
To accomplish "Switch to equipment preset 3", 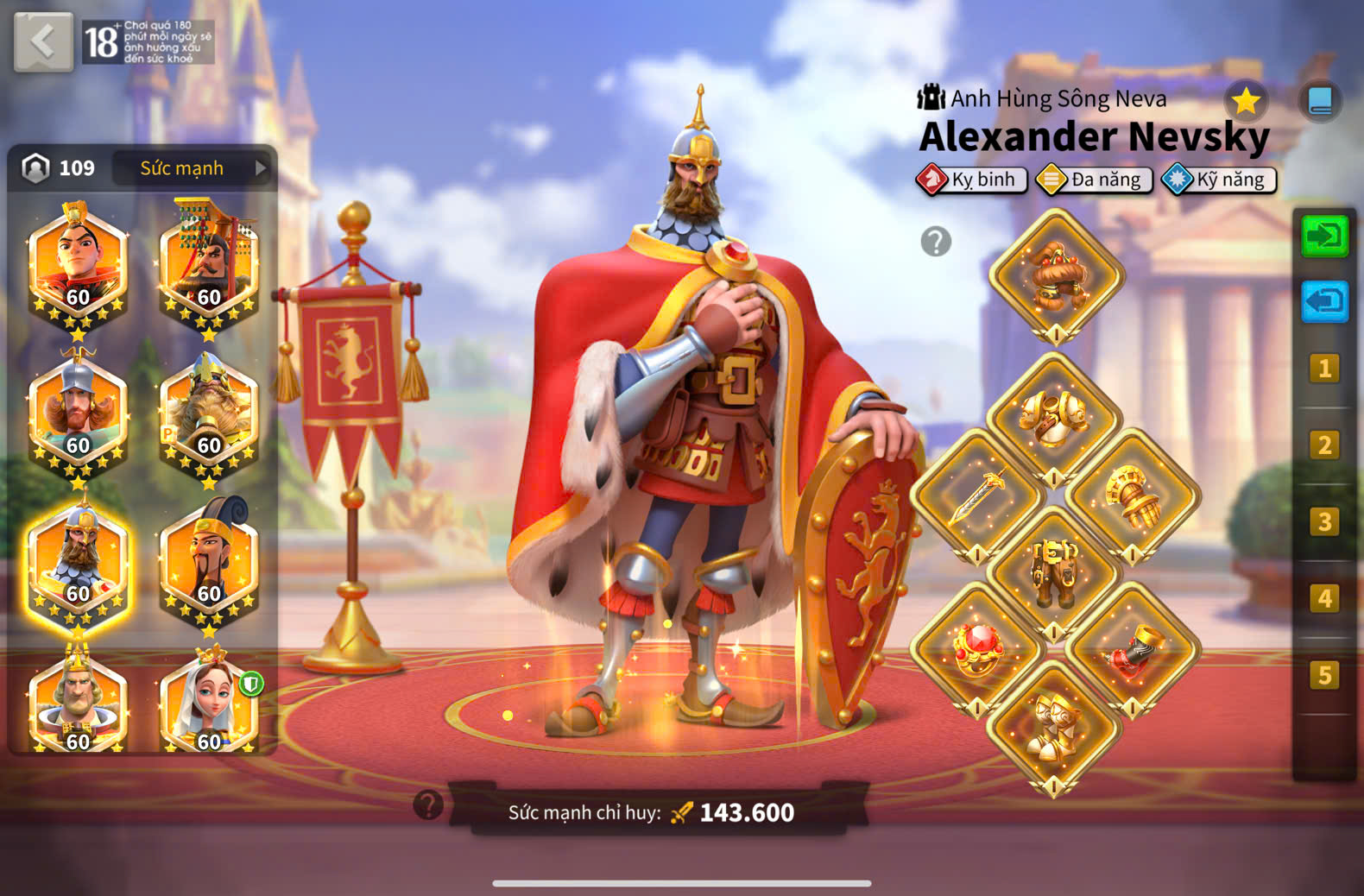I will (x=1324, y=521).
